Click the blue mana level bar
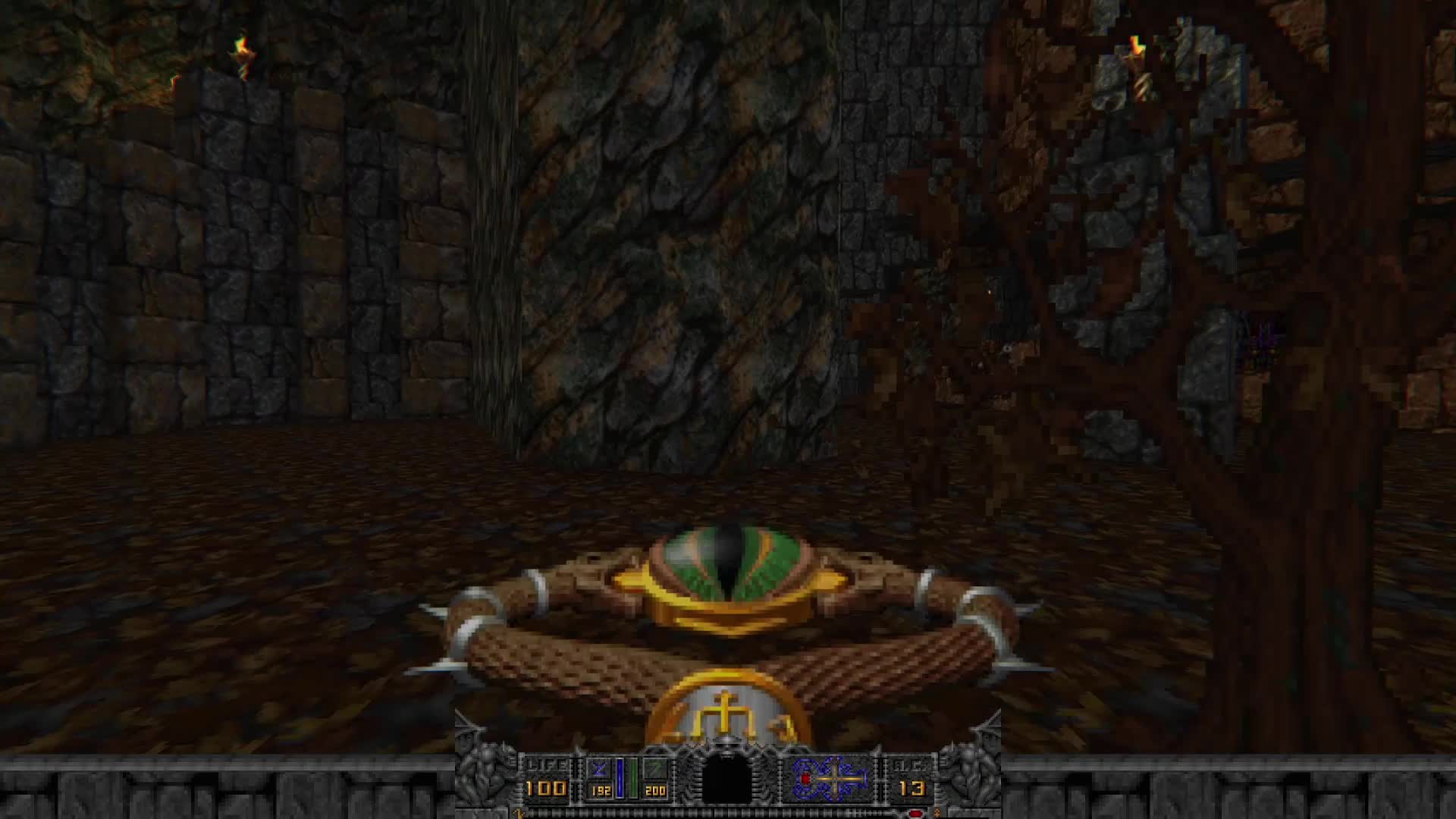 pos(620,777)
